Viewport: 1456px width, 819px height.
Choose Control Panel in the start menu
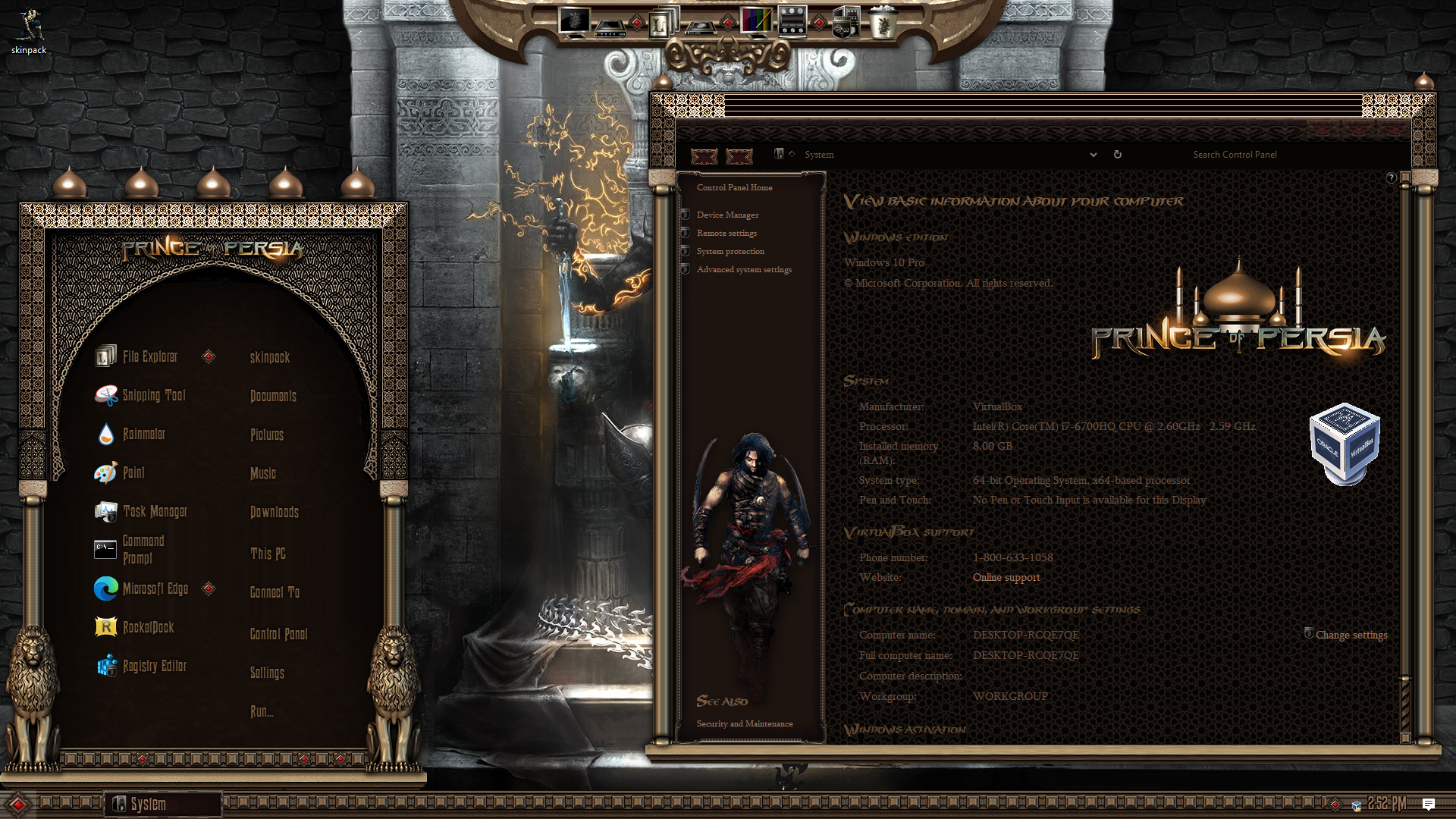click(278, 634)
